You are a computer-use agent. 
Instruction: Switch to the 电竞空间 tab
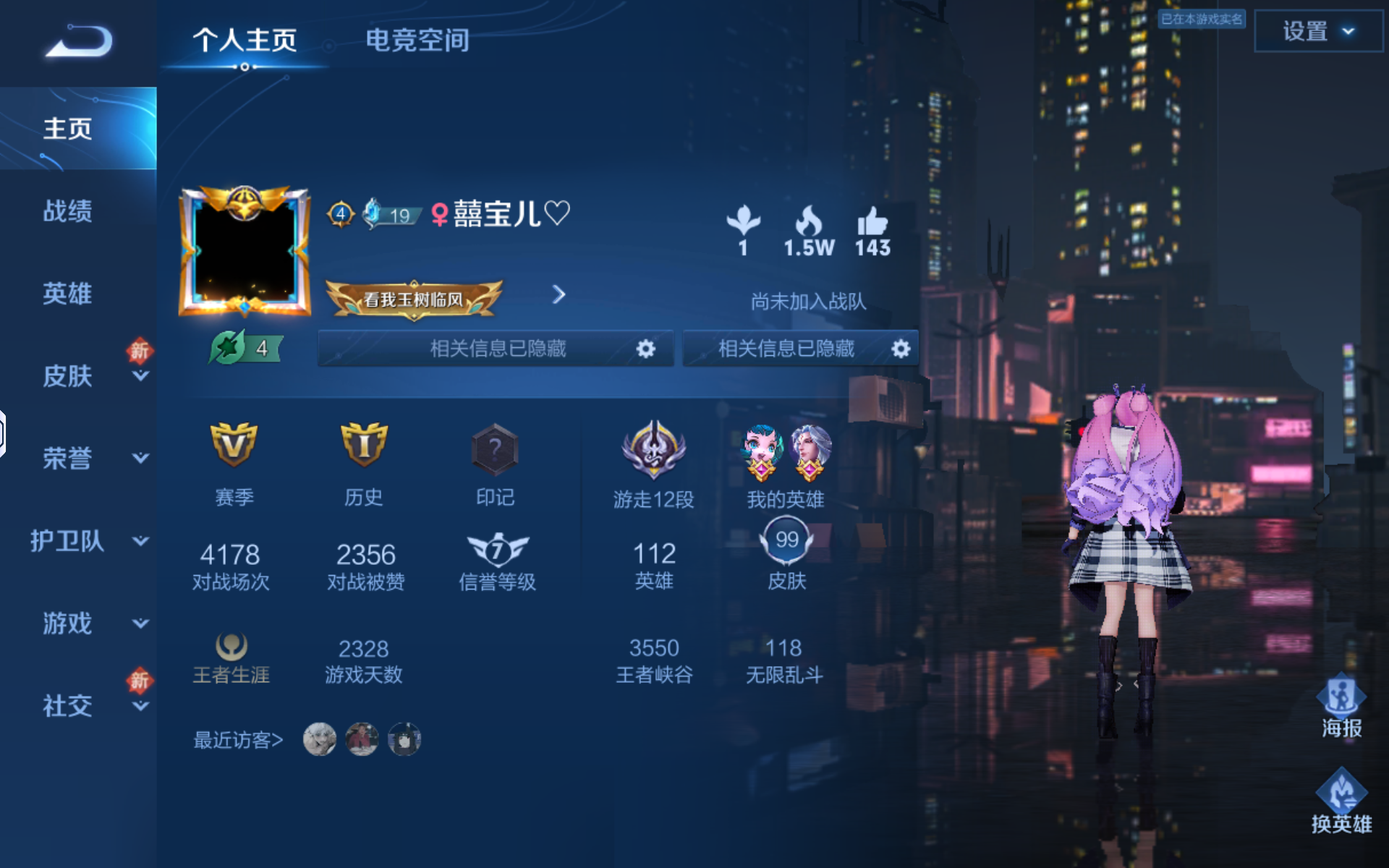418,41
